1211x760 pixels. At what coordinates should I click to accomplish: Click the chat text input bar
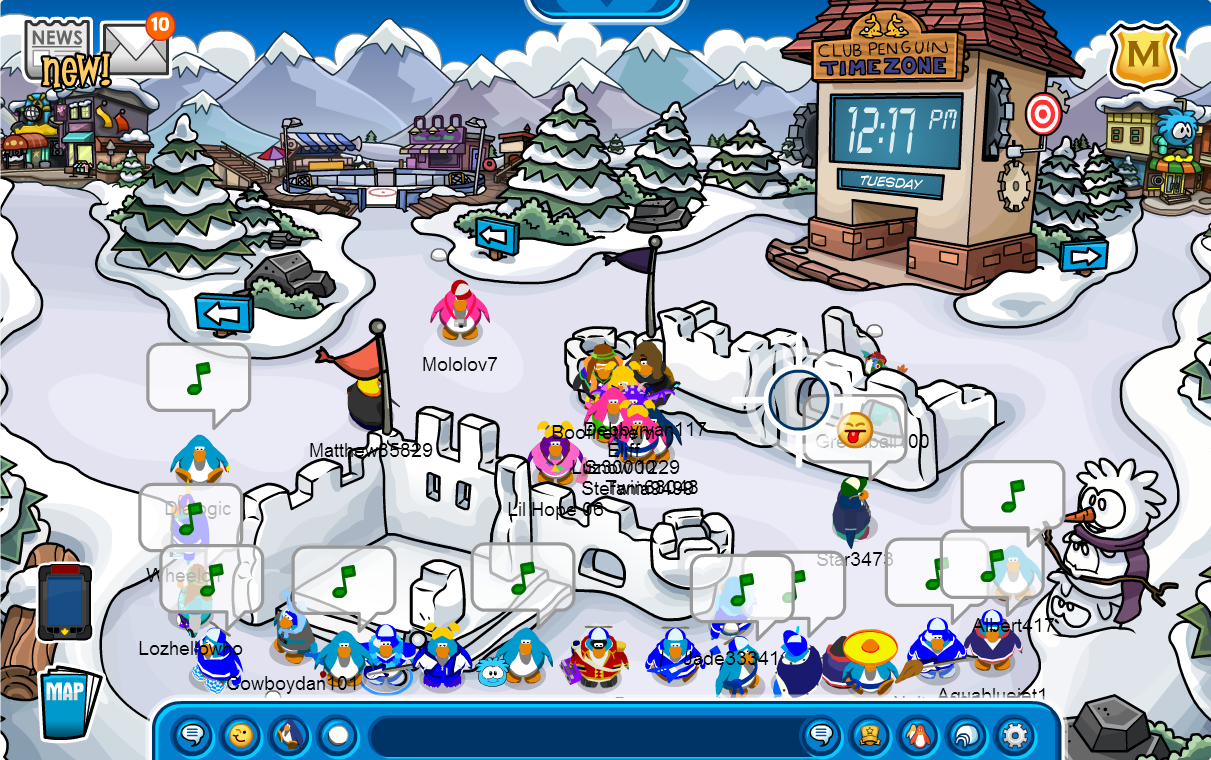(x=580, y=737)
